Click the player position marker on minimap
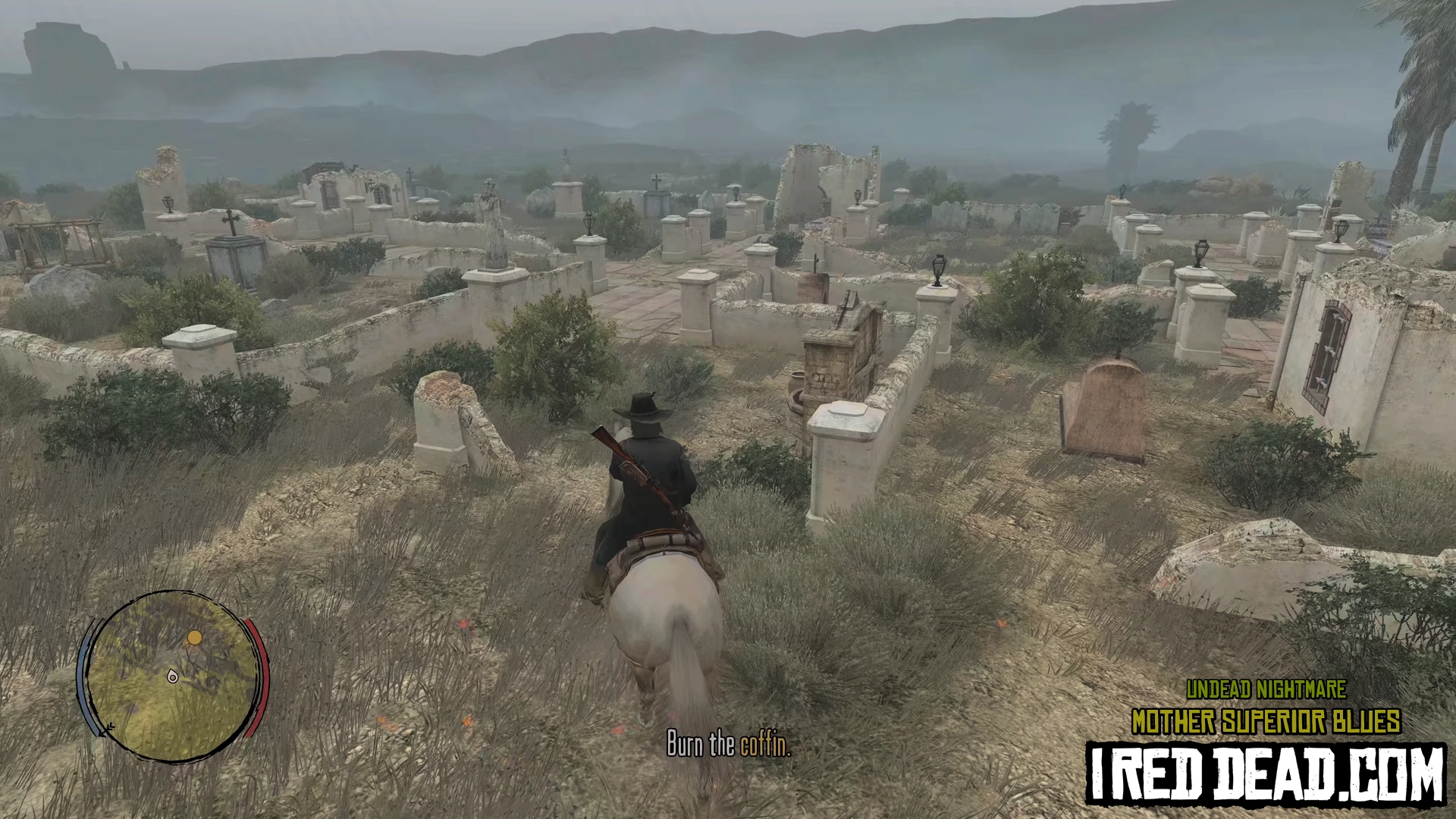The width and height of the screenshot is (1456, 819). pyautogui.click(x=173, y=676)
